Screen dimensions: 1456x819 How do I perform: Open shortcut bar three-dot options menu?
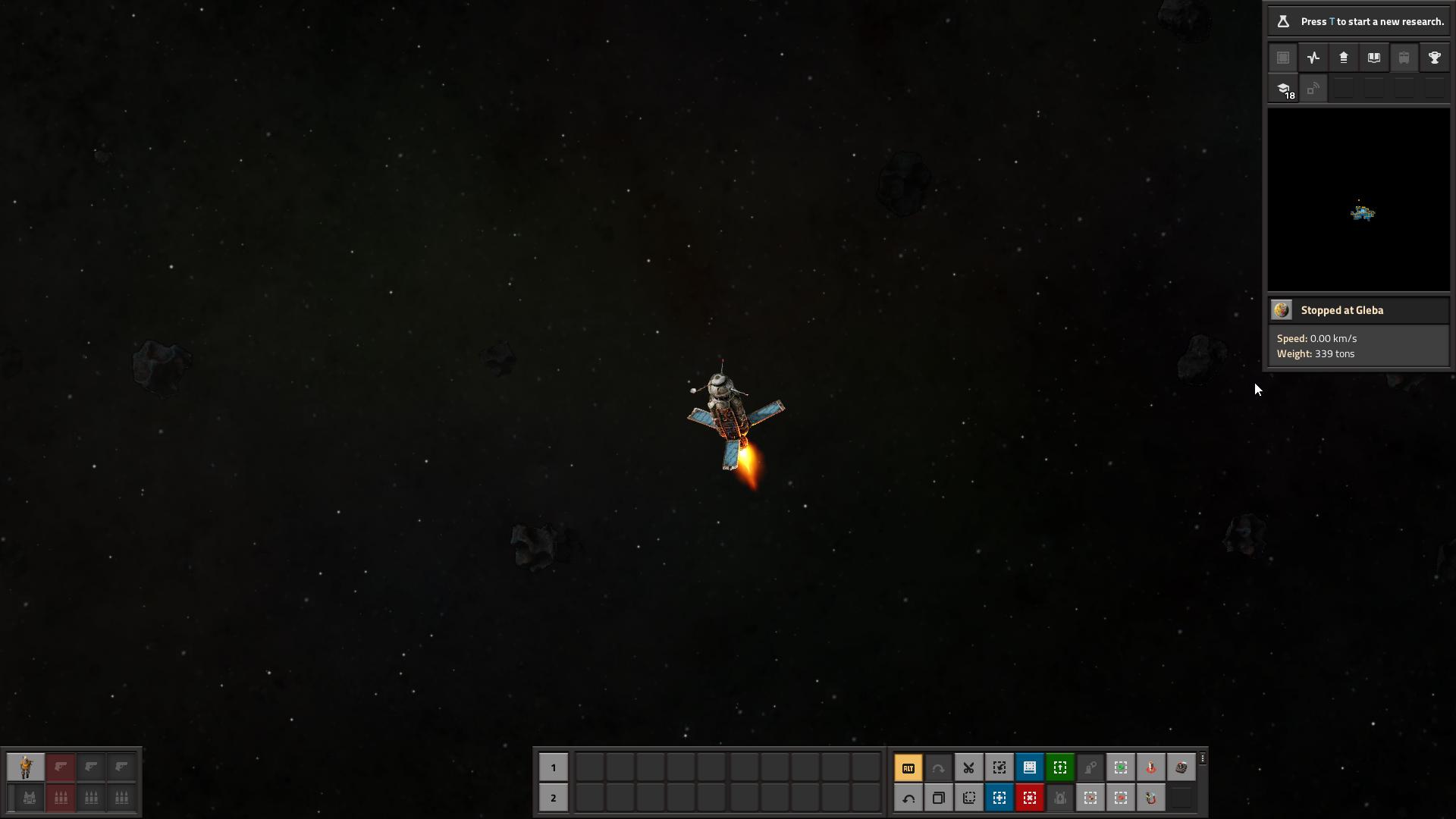[1203, 758]
